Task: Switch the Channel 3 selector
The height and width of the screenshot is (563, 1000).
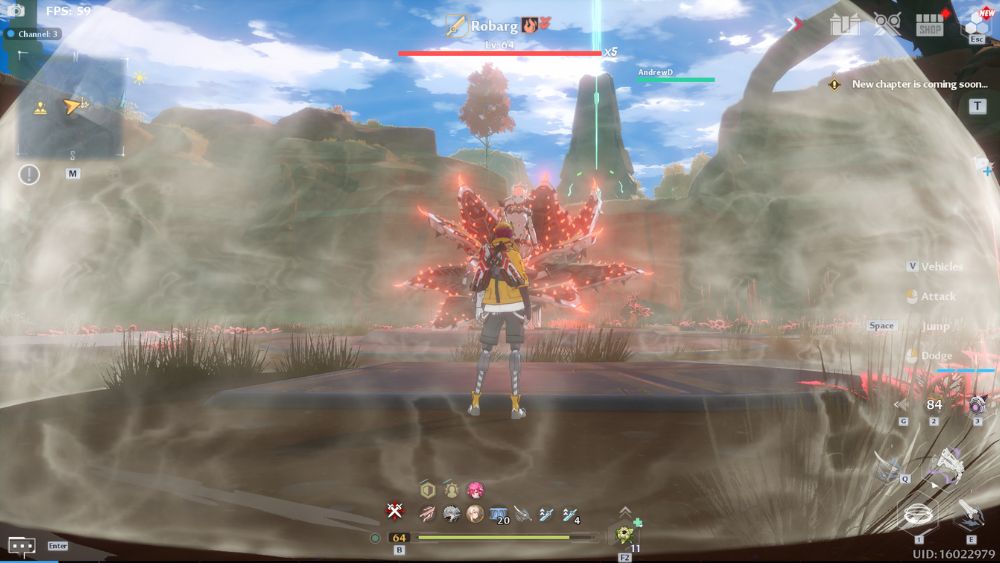Action: pos(34,34)
